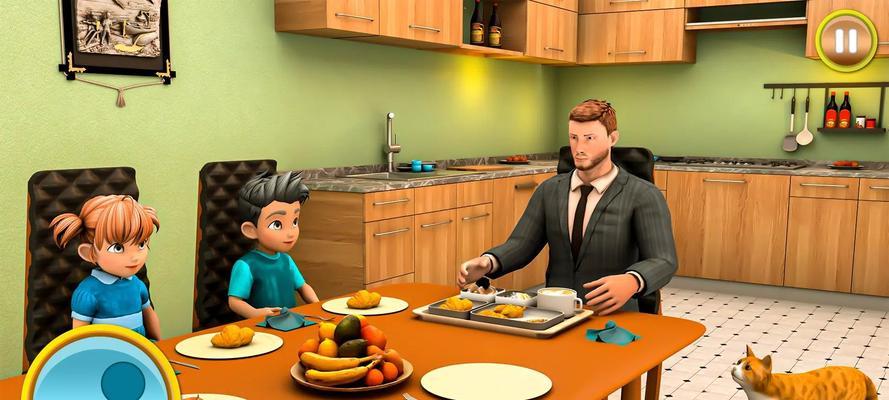Image resolution: width=889 pixels, height=400 pixels.
Task: Pause the game with the pause button
Action: 846,41
